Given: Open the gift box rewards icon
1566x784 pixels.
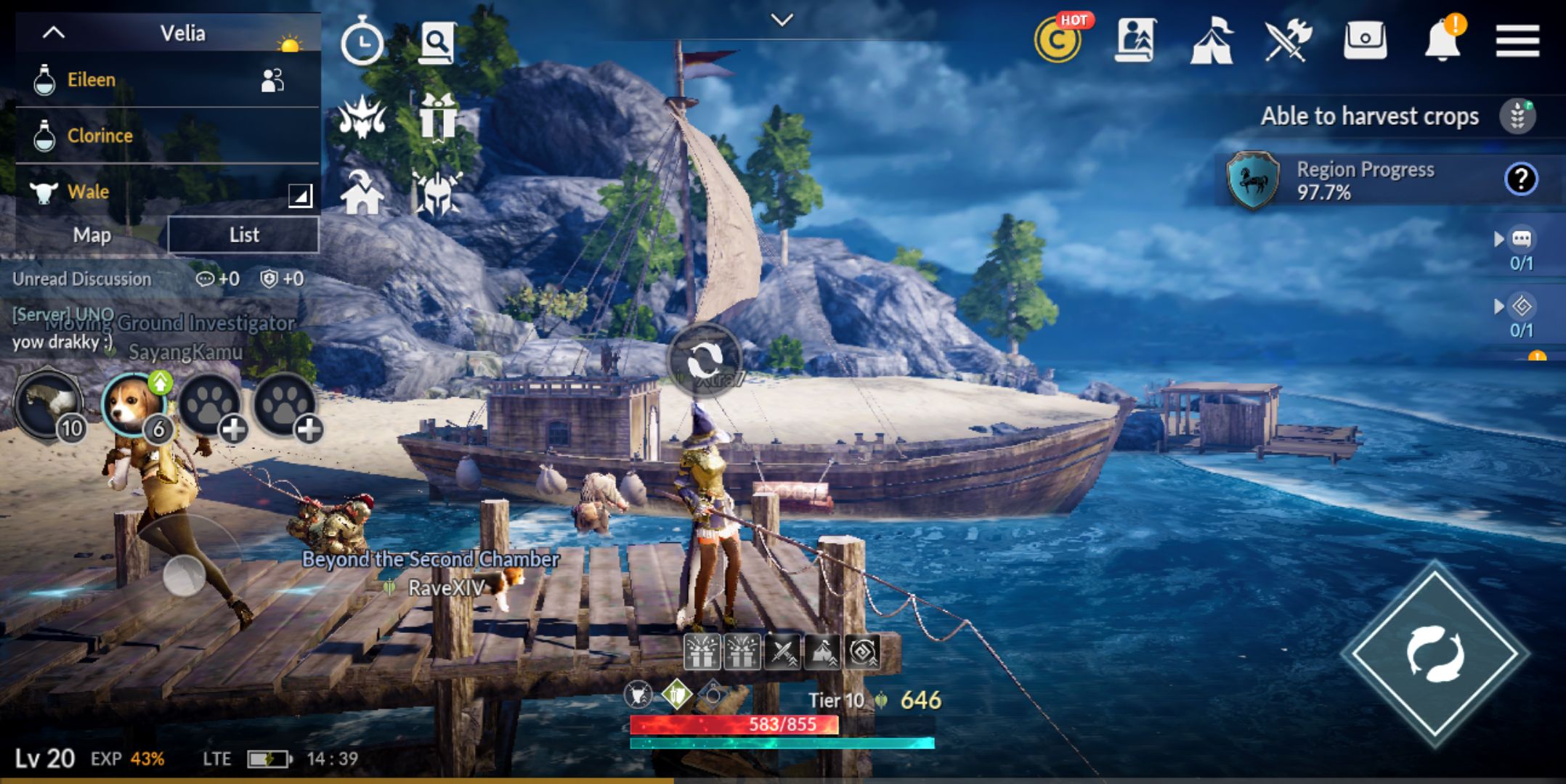Looking at the screenshot, I should pos(437,118).
